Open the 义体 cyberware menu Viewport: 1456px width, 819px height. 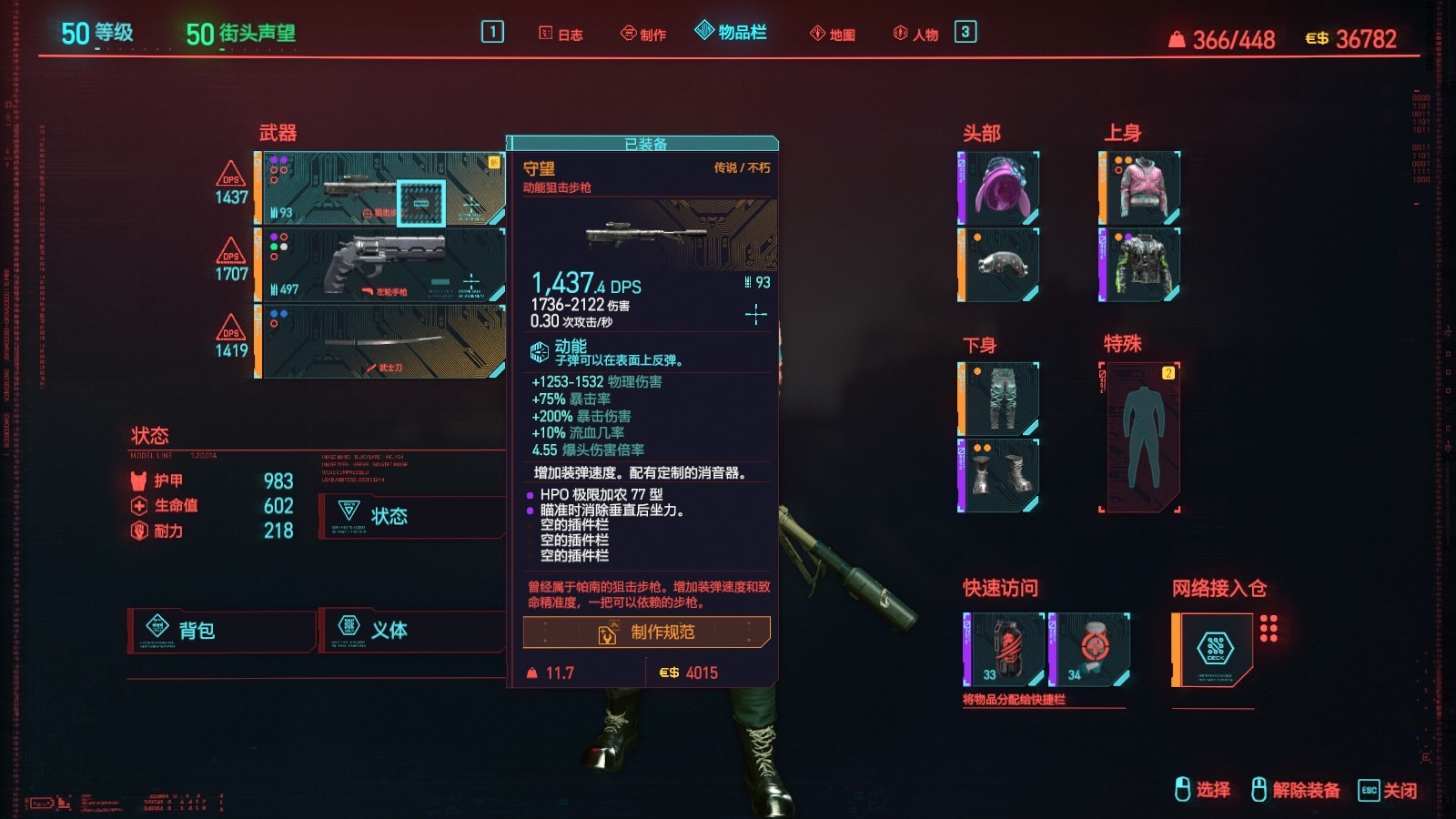pyautogui.click(x=411, y=630)
